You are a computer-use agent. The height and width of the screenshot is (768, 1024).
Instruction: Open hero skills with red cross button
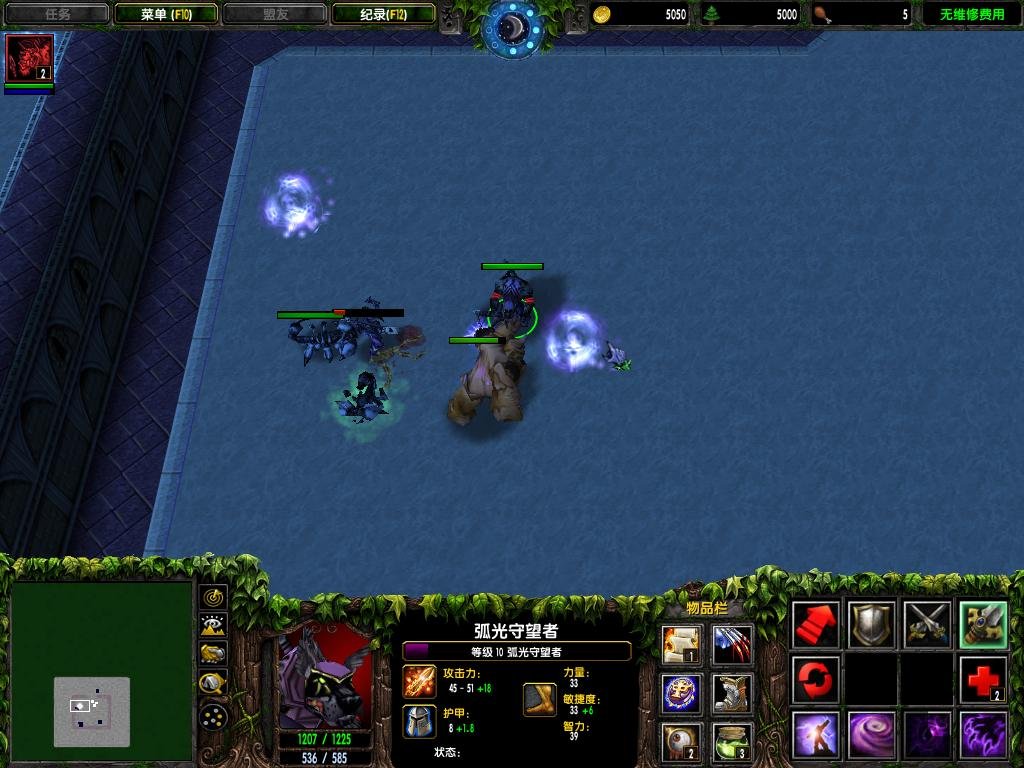pos(982,680)
